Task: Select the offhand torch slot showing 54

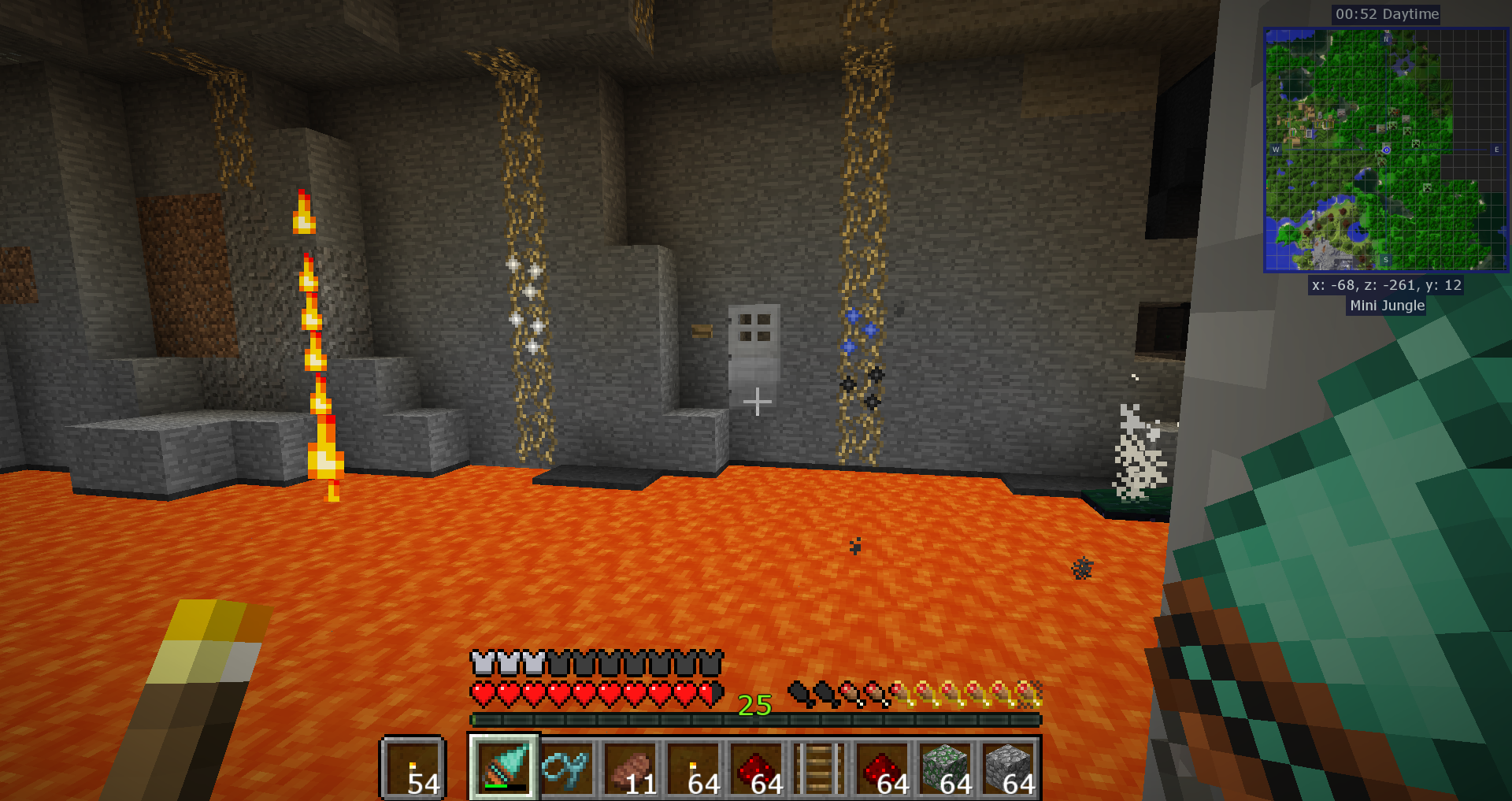Action: pyautogui.click(x=413, y=767)
